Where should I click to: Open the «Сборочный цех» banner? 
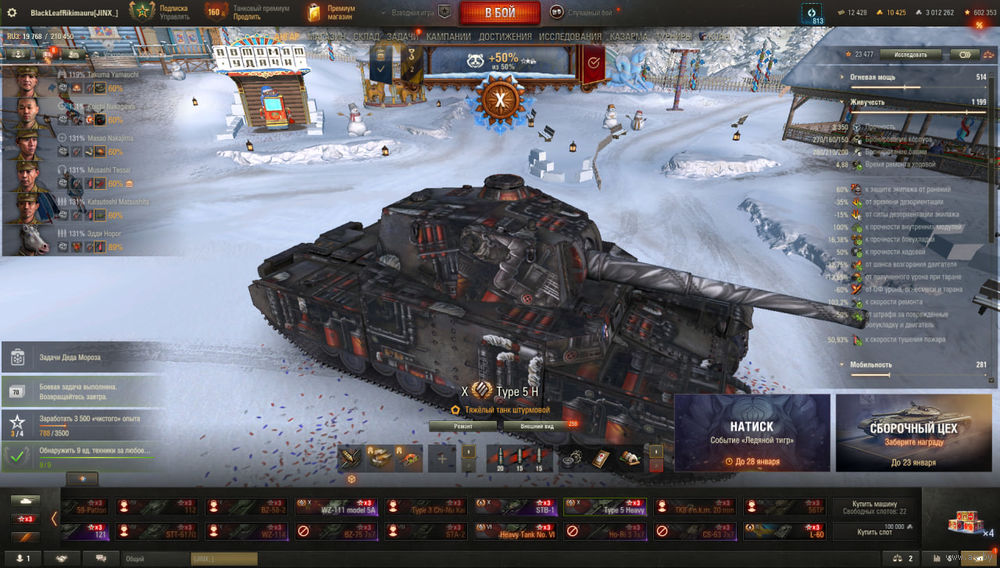pyautogui.click(x=912, y=432)
